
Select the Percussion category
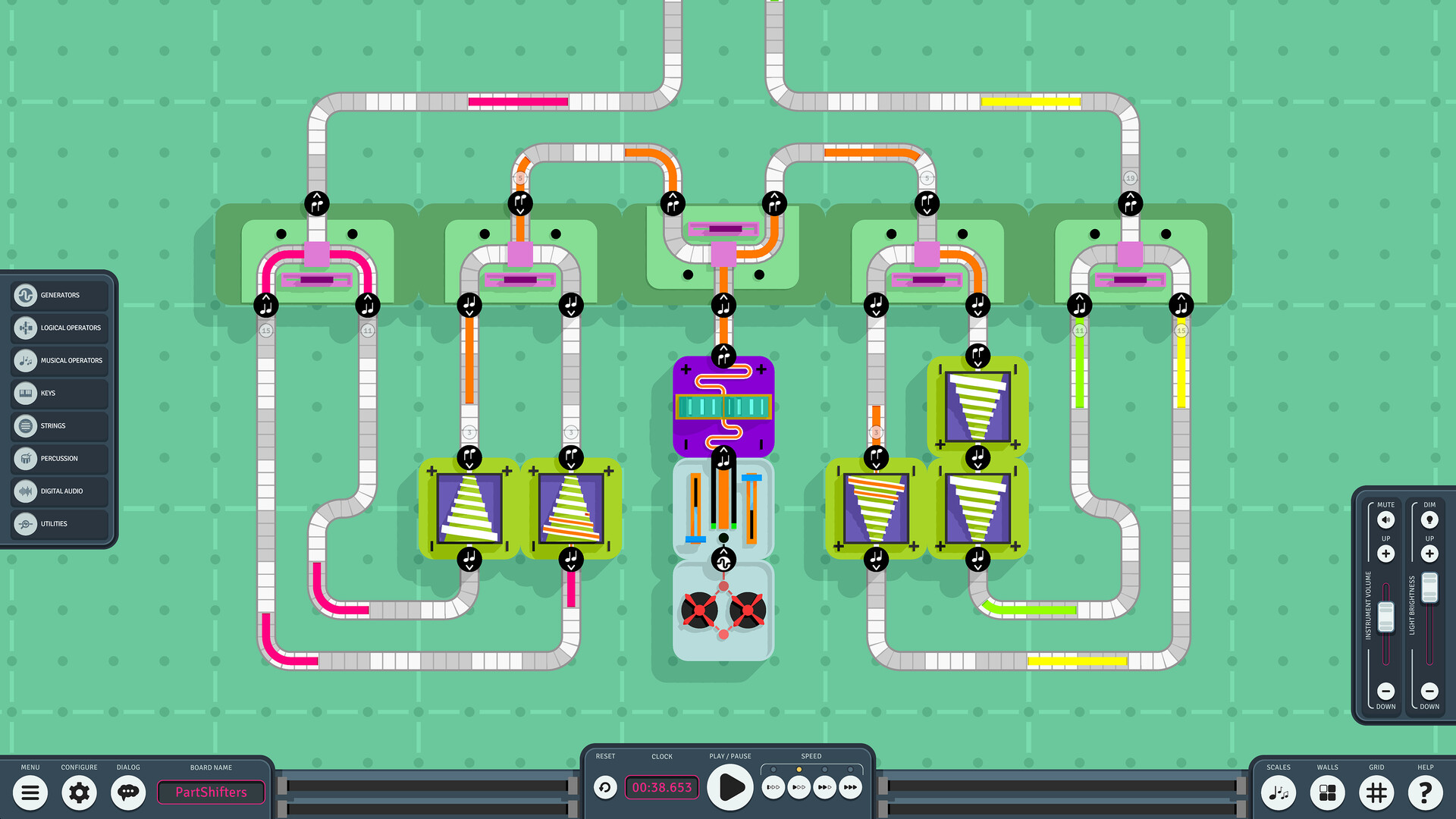pyautogui.click(x=59, y=458)
